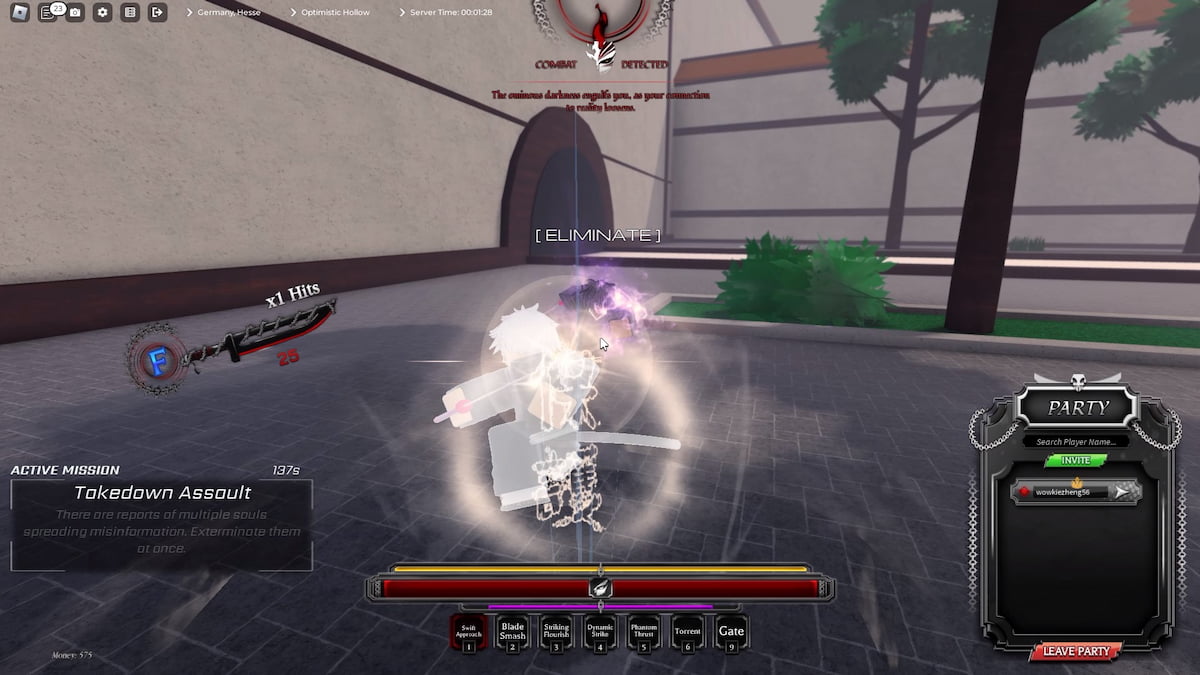Click the Search Player Name field
Image resolution: width=1200 pixels, height=675 pixels.
[x=1076, y=441]
